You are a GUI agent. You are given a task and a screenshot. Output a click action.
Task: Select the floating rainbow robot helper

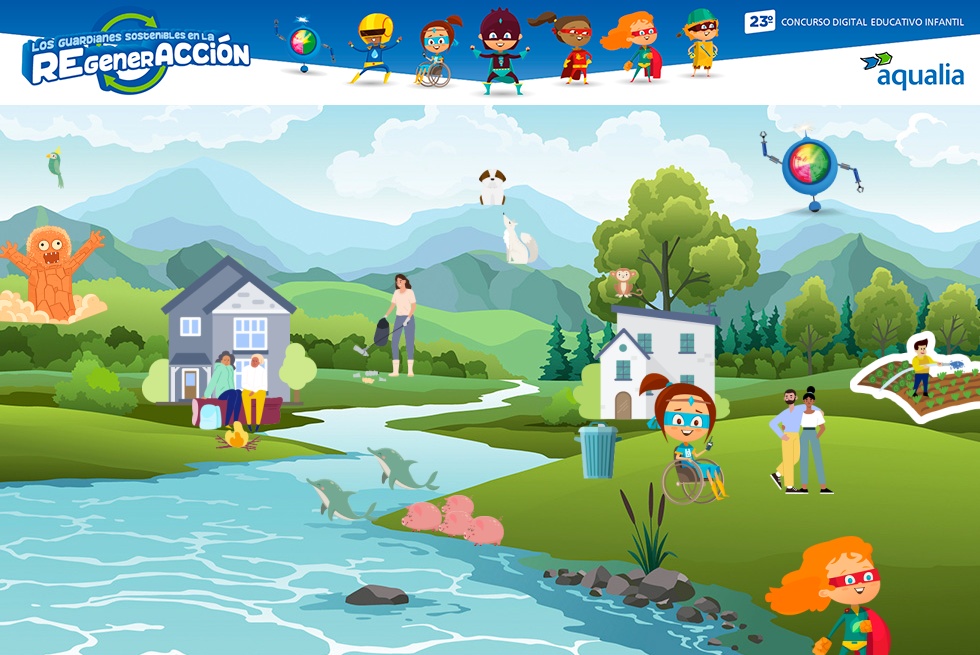810,167
